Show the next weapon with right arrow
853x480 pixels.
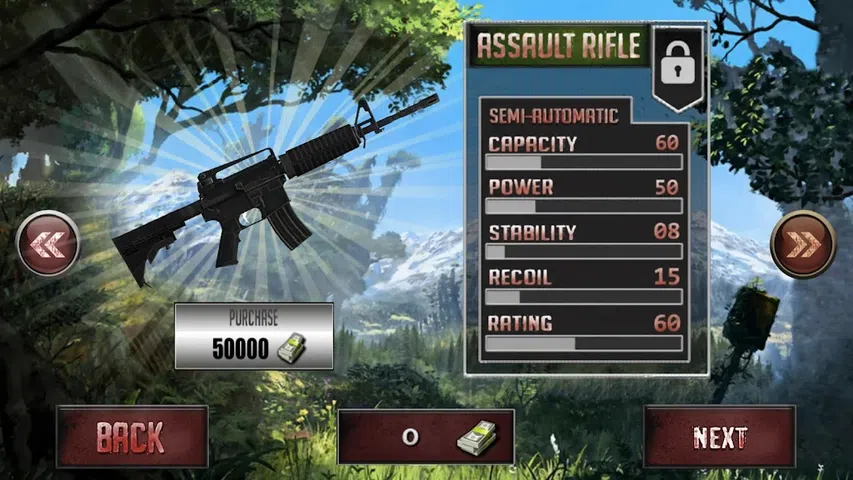[803, 244]
